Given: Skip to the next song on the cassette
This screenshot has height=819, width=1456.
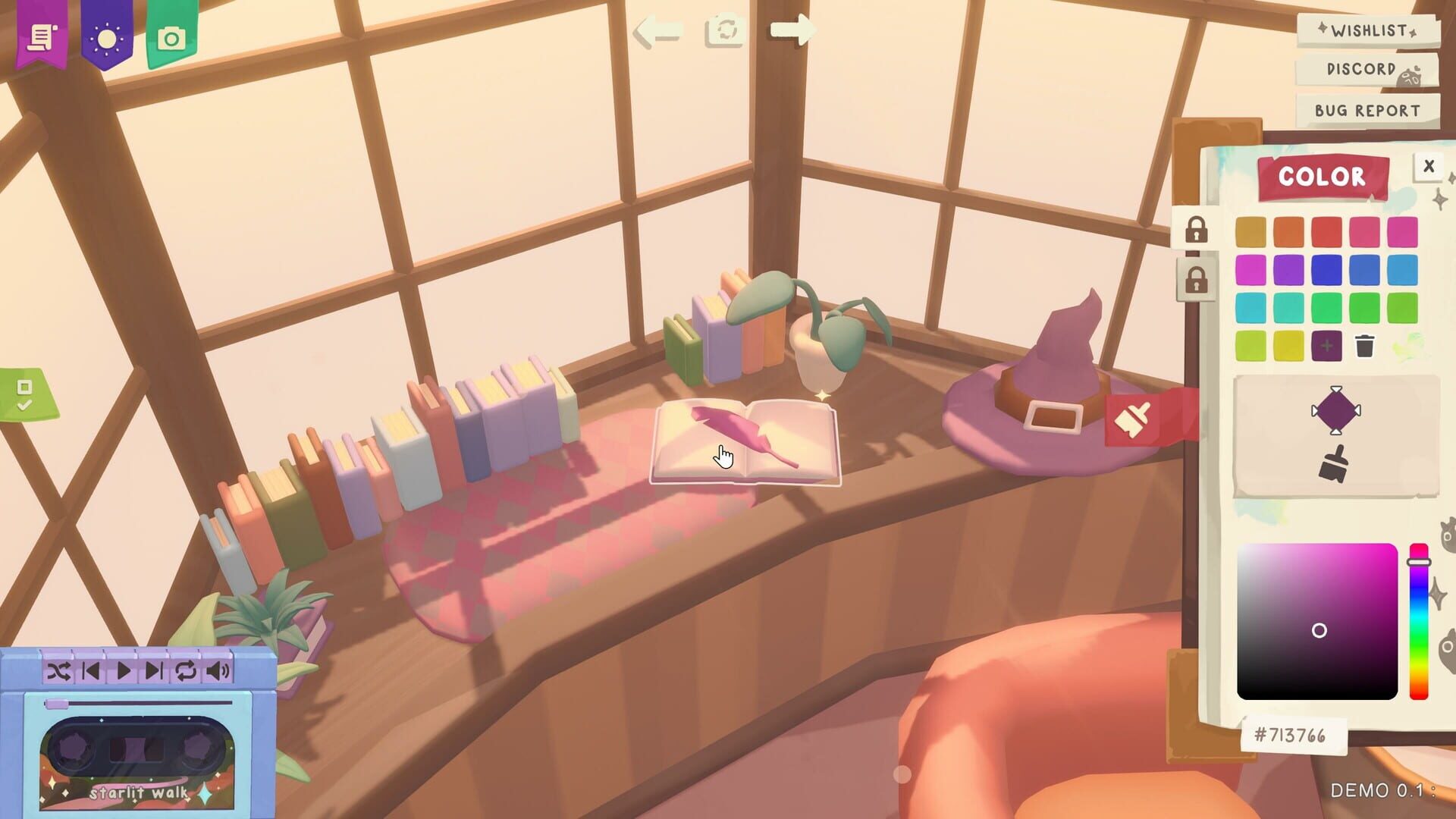Looking at the screenshot, I should pyautogui.click(x=154, y=670).
